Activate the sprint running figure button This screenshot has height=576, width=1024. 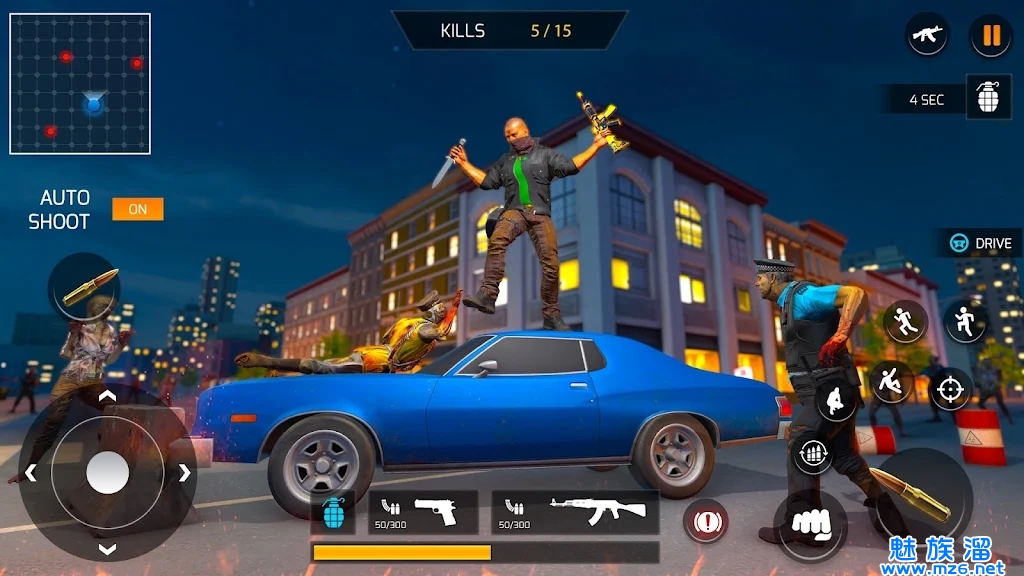905,321
